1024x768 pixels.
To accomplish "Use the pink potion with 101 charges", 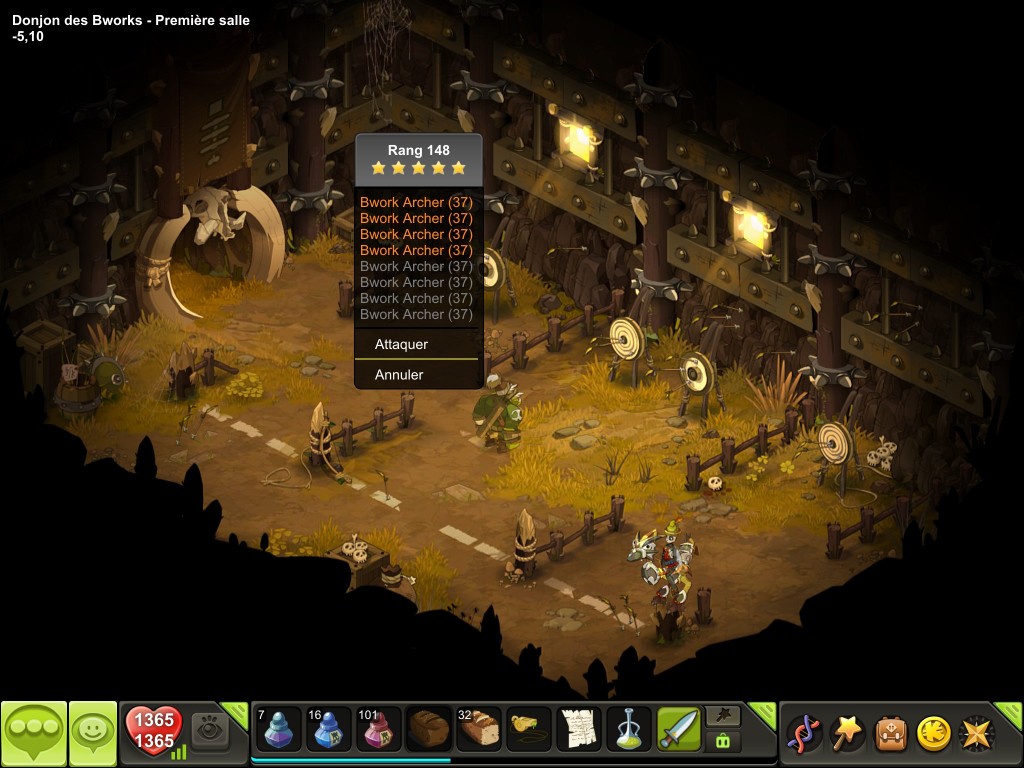I will pos(379,730).
